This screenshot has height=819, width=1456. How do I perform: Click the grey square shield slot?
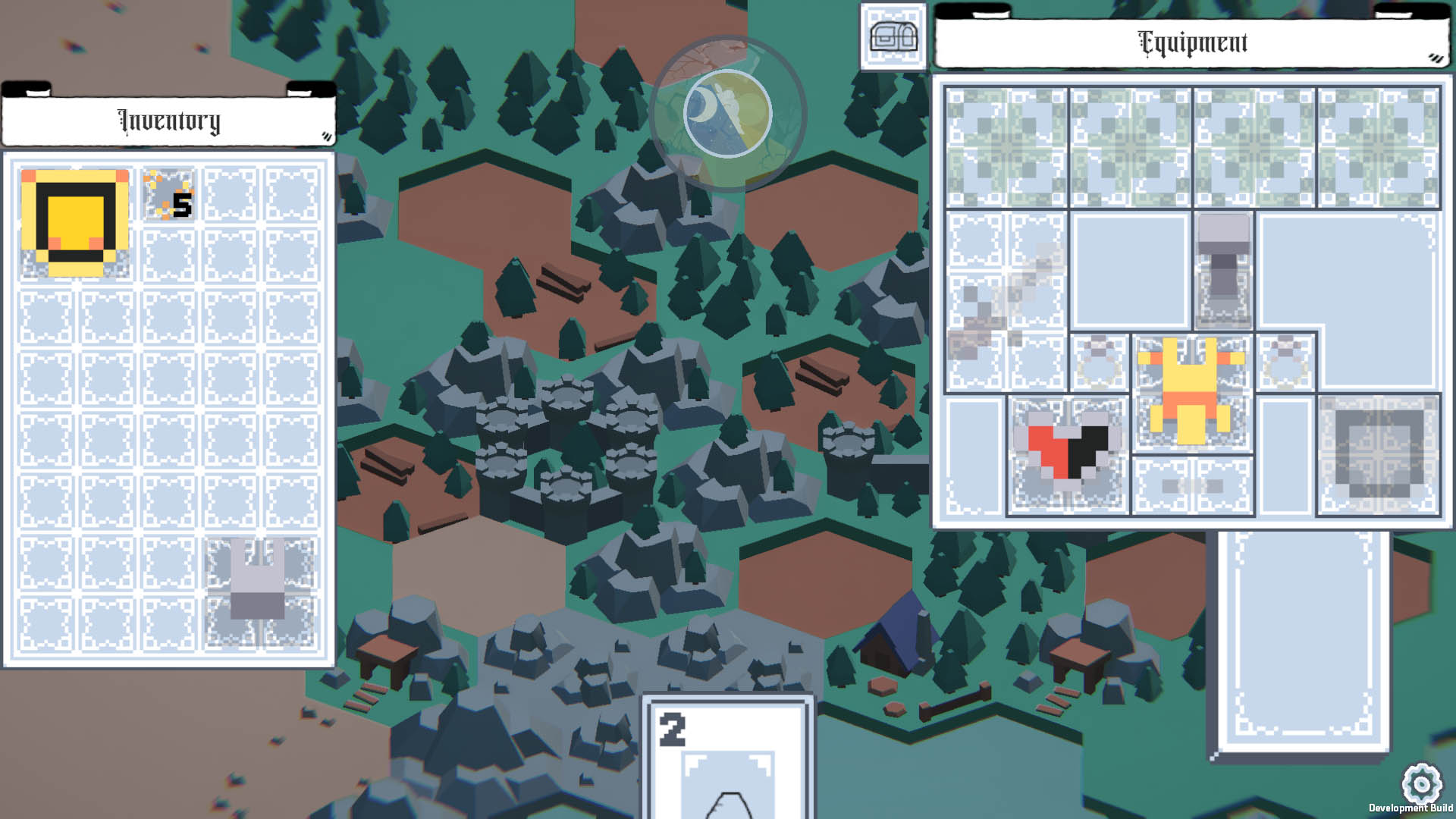[1378, 455]
